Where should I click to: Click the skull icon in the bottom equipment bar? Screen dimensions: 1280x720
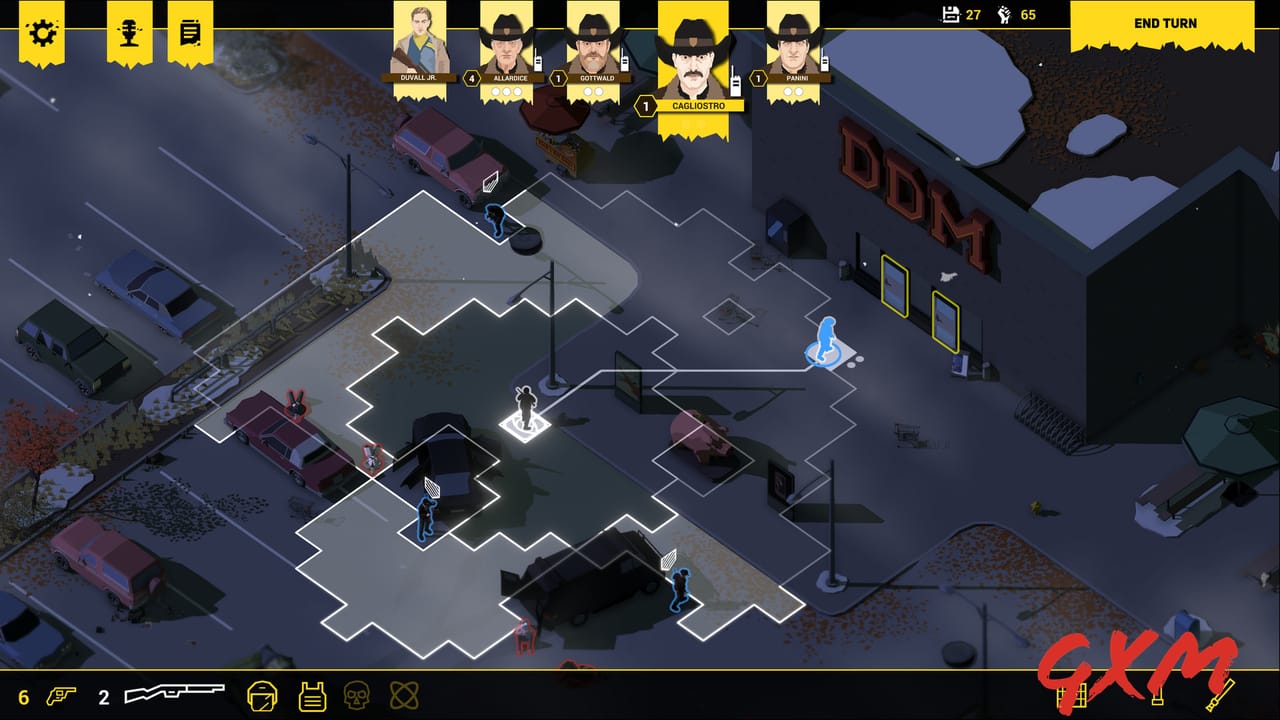click(x=358, y=695)
